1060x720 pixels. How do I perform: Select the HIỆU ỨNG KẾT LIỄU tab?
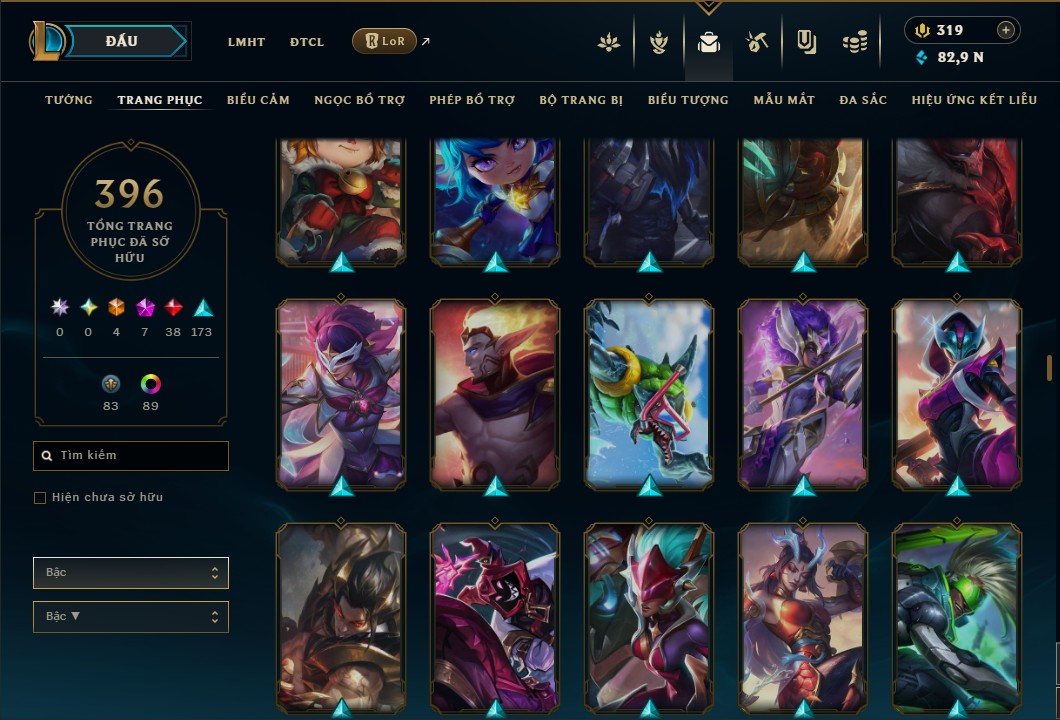click(x=972, y=100)
